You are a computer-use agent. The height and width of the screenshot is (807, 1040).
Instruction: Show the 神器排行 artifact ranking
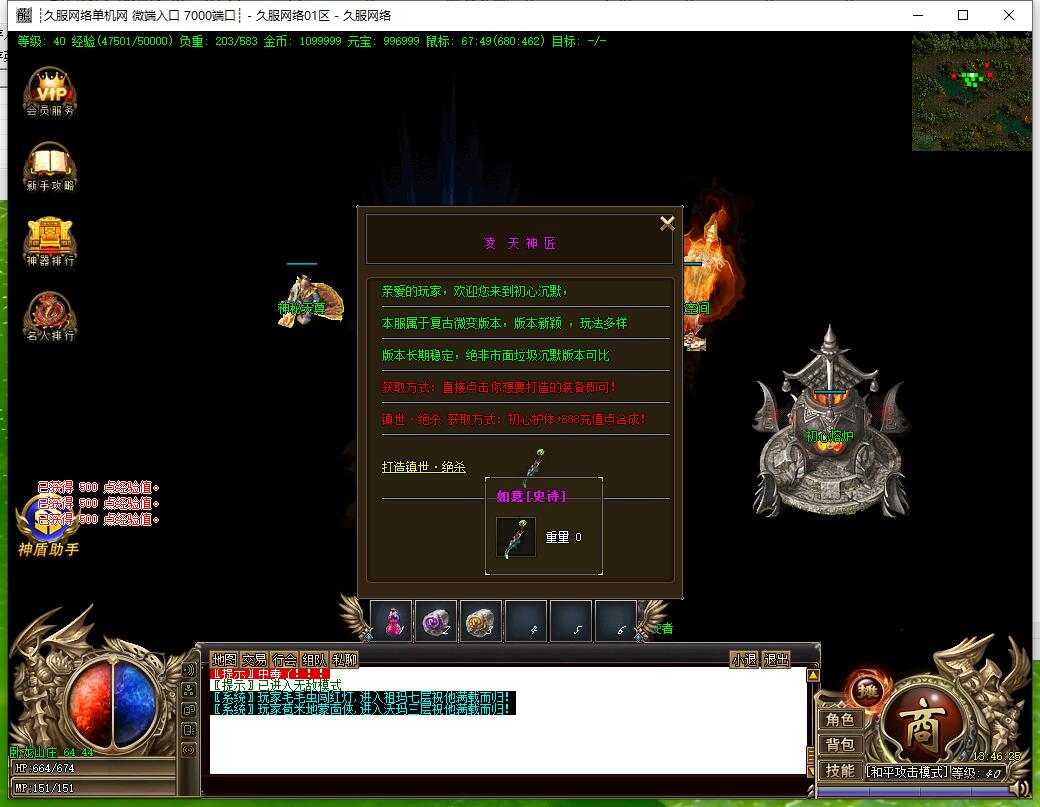click(x=50, y=241)
